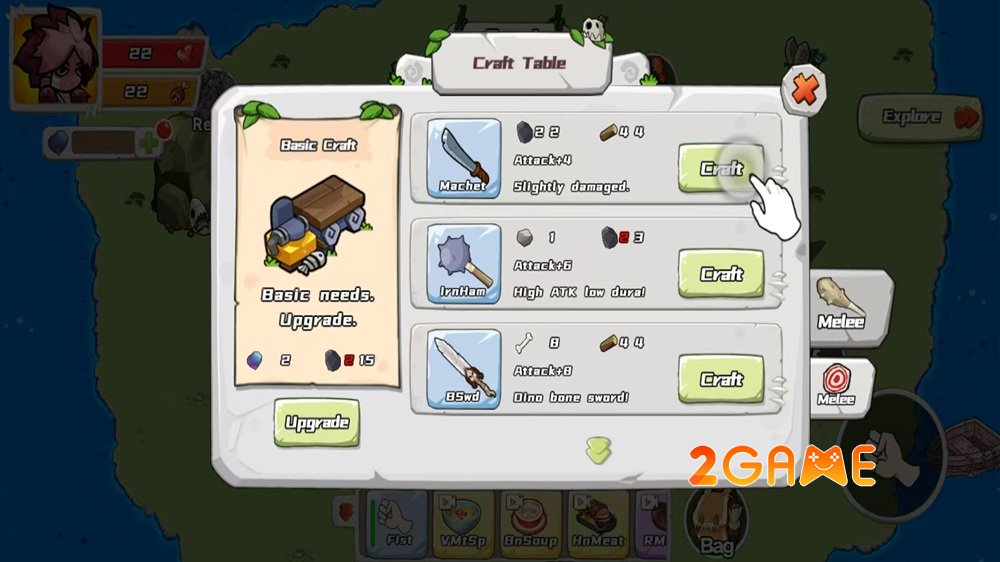
Task: Switch to the Melee club tab
Action: [x=840, y=303]
